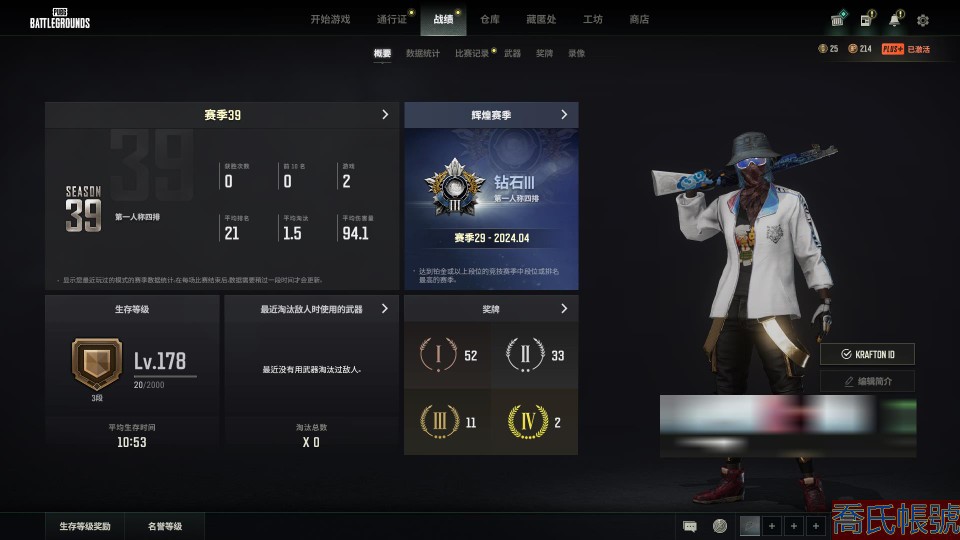Open the 开始游戏 menu
The image size is (960, 540).
coord(330,19)
